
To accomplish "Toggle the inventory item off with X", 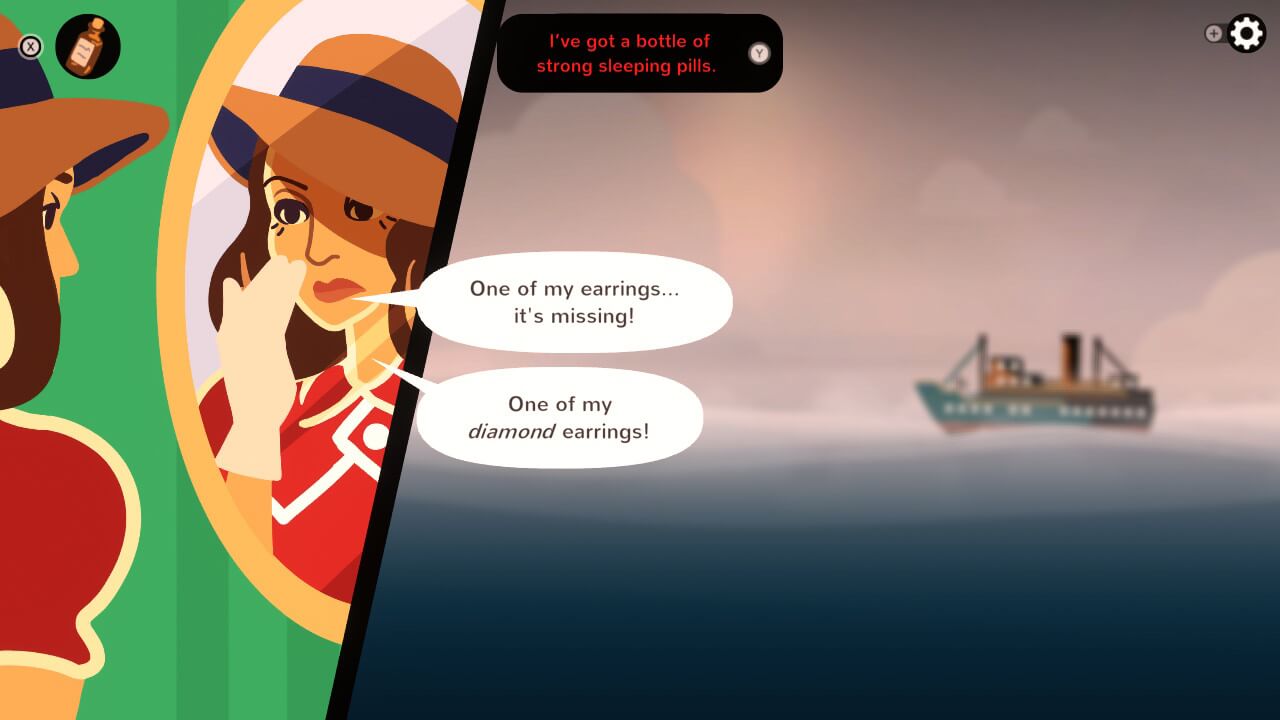I will click(29, 45).
